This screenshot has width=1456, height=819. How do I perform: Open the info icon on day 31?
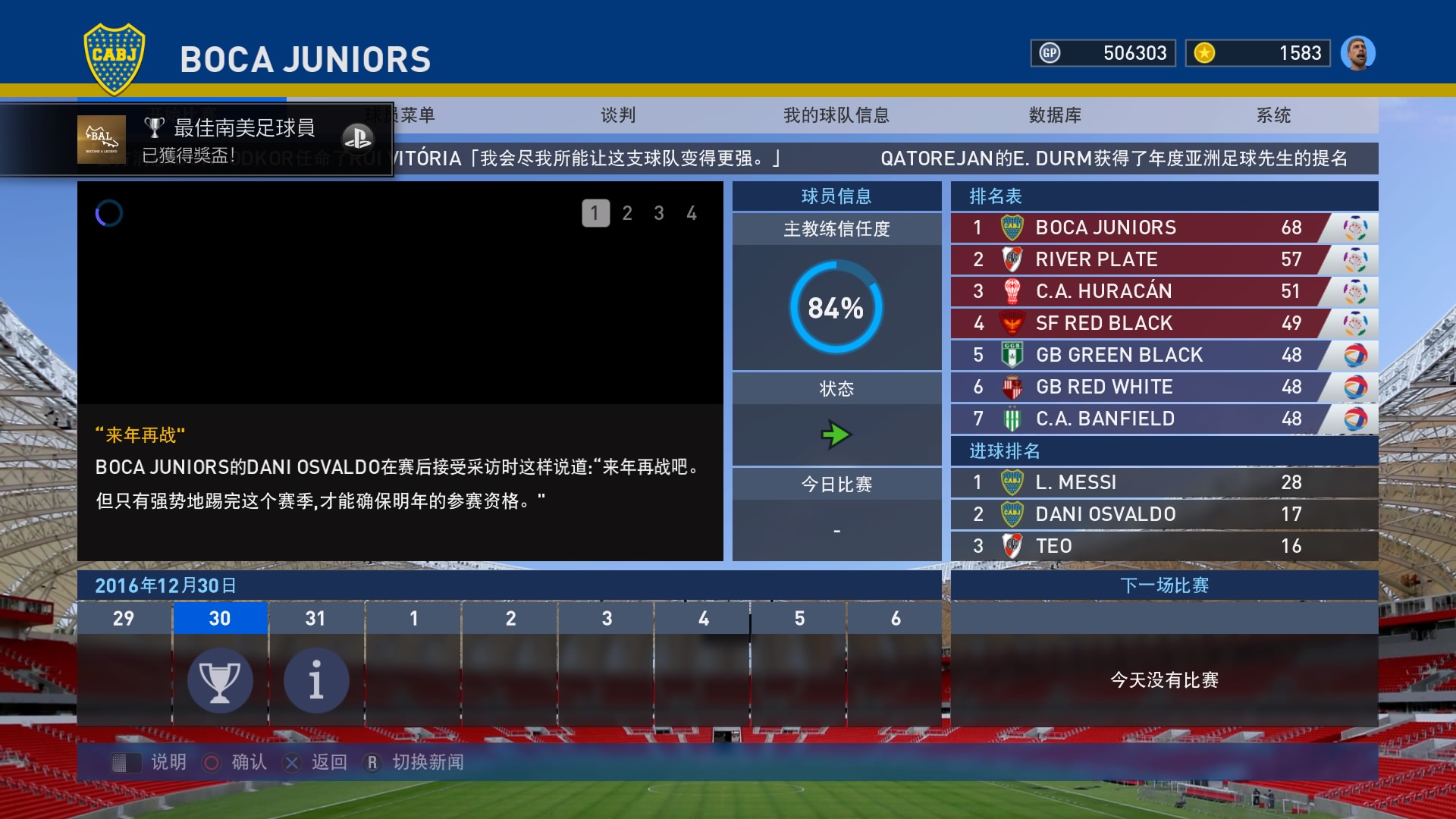[316, 680]
